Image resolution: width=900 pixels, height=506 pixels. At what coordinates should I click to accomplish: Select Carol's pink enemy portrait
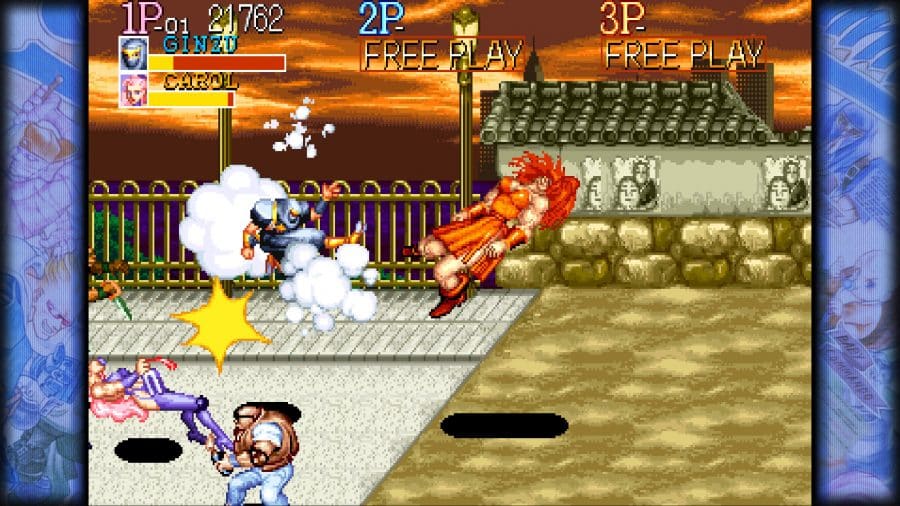click(133, 90)
